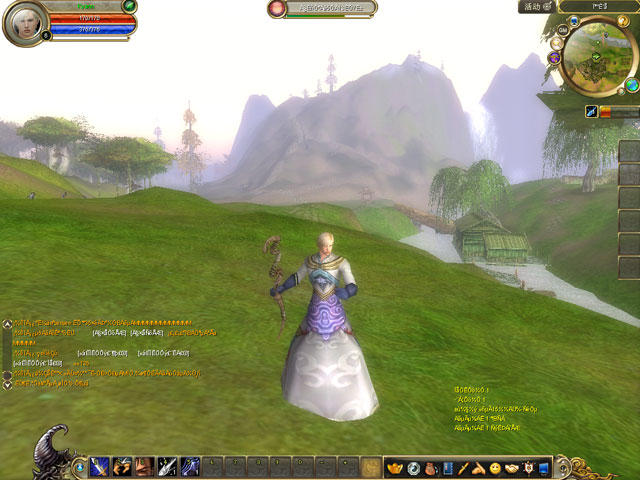This screenshot has width=640, height=480.
Task: Click the round target icon at top center
Action: click(x=277, y=9)
